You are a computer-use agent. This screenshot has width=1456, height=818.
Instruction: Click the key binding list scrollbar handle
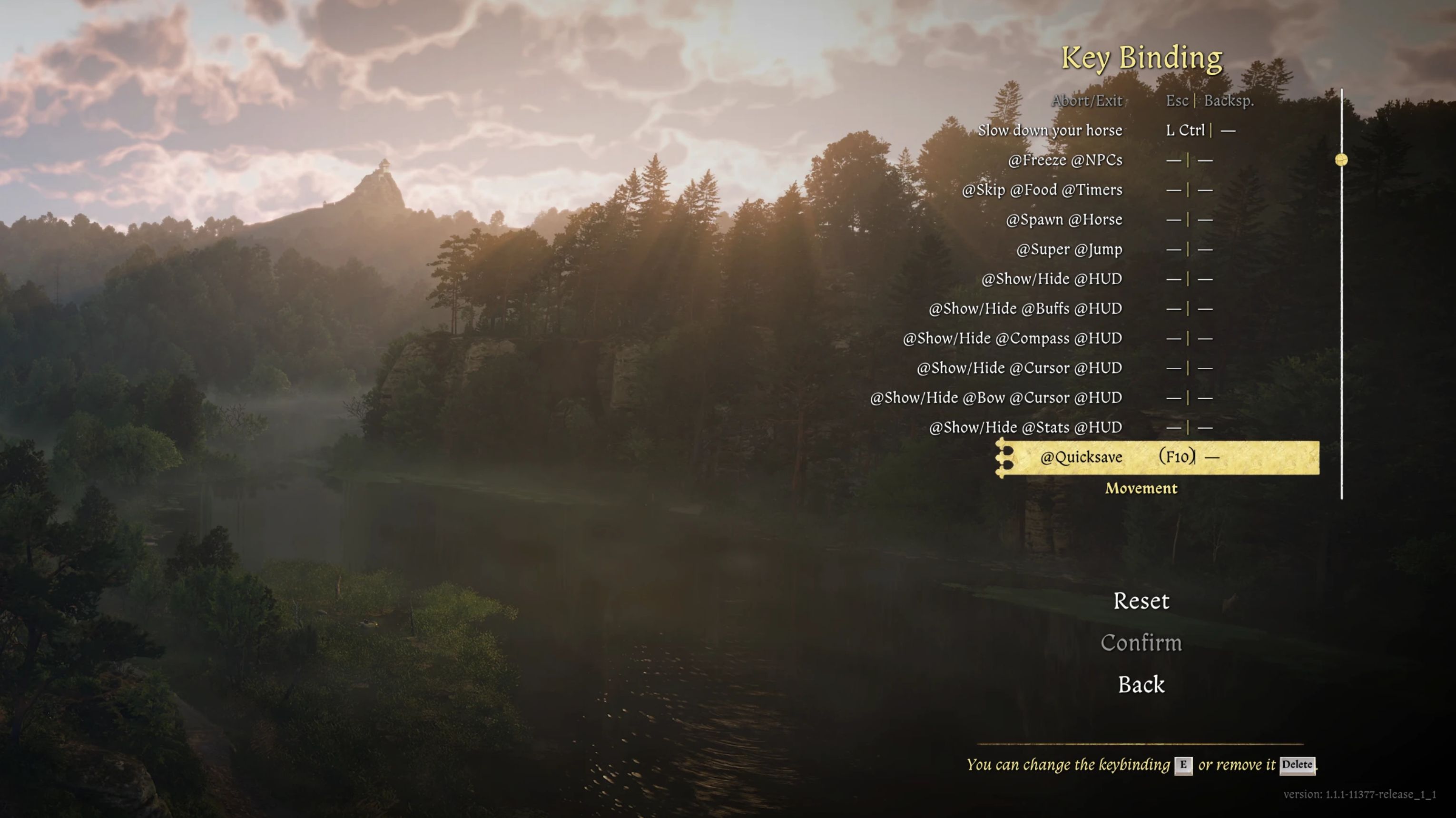point(1341,160)
